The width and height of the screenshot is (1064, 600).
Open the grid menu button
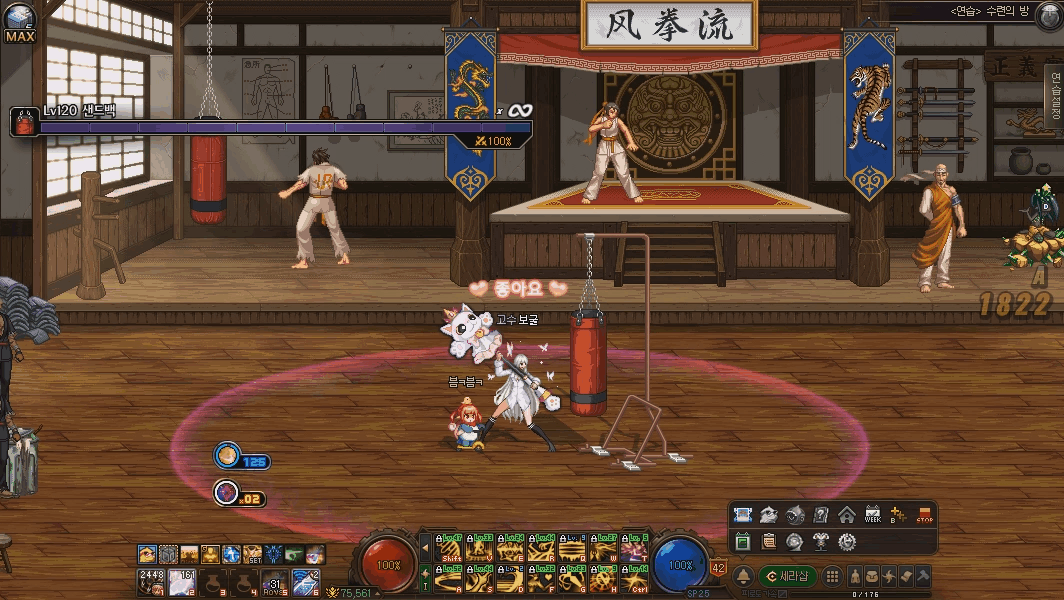click(831, 576)
